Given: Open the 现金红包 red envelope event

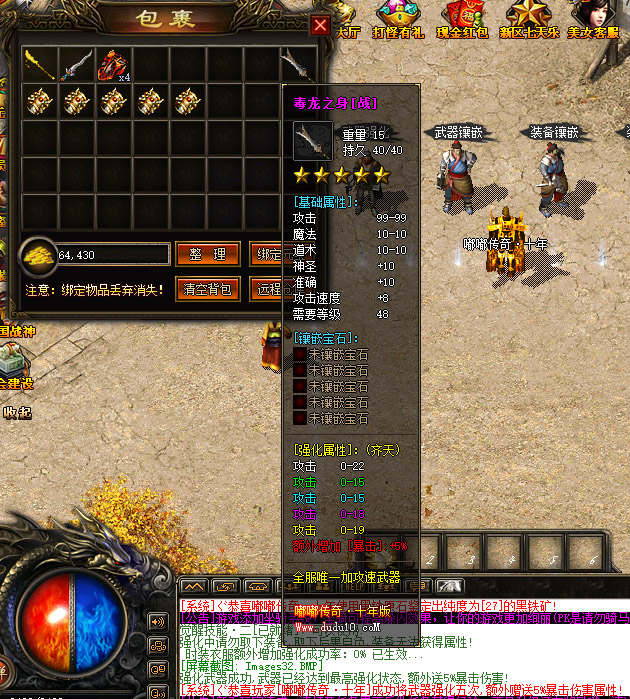Looking at the screenshot, I should (465, 17).
